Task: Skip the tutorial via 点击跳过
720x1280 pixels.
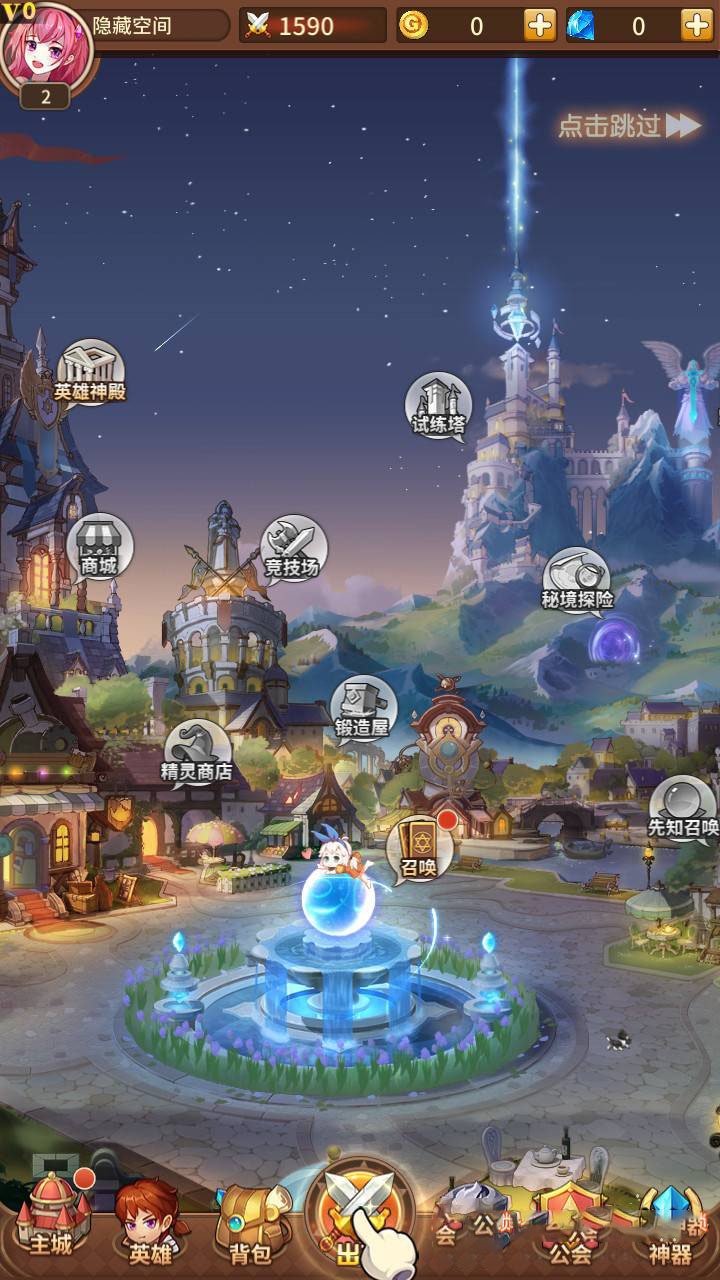Action: [629, 126]
